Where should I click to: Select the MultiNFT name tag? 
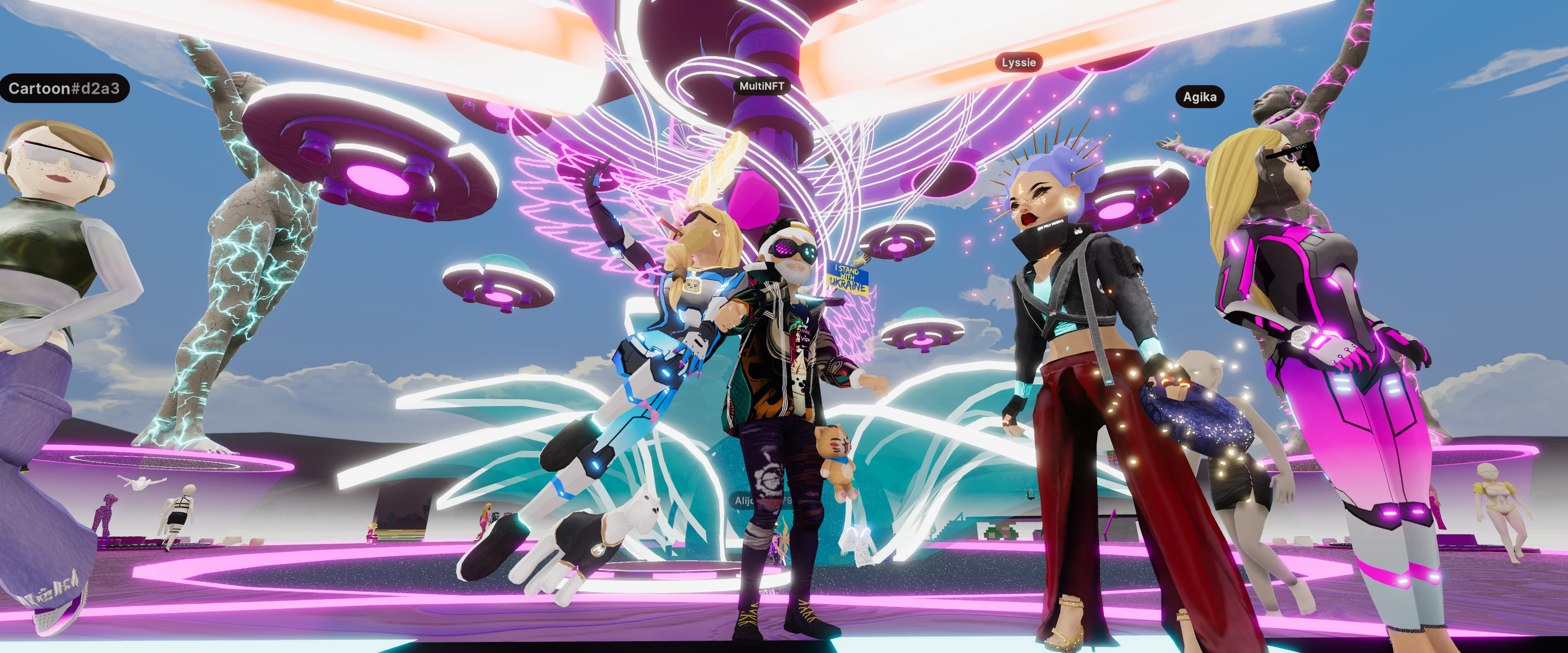pyautogui.click(x=761, y=87)
